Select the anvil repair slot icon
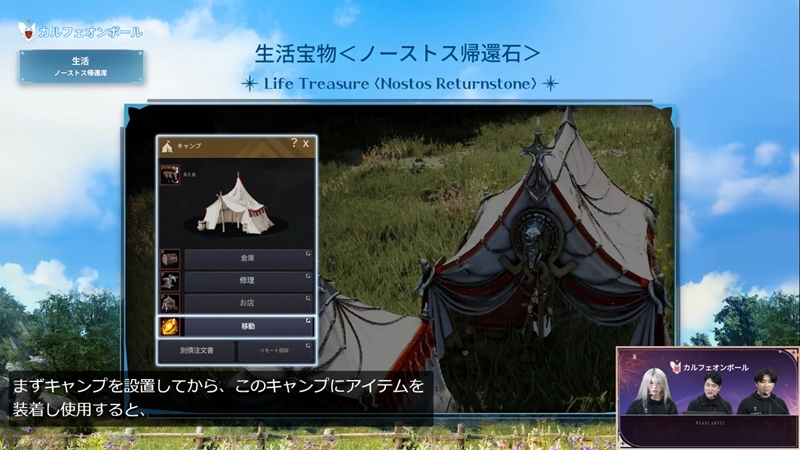 [171, 281]
